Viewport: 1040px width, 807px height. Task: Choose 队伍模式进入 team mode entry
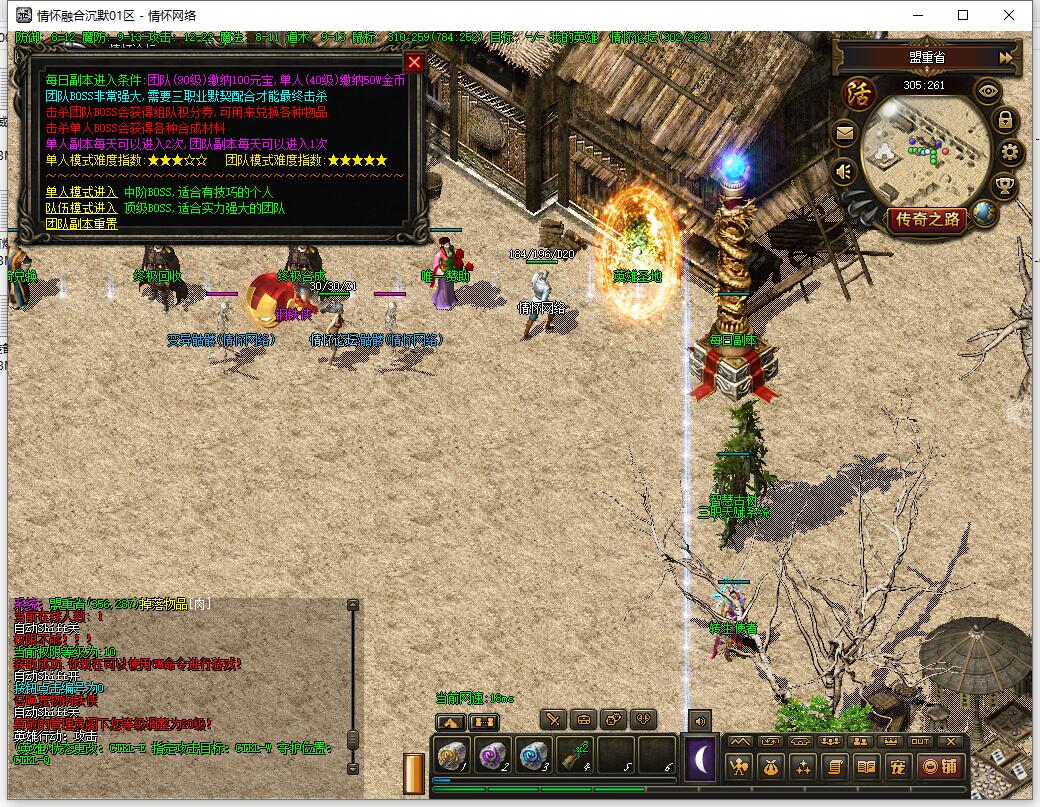81,208
